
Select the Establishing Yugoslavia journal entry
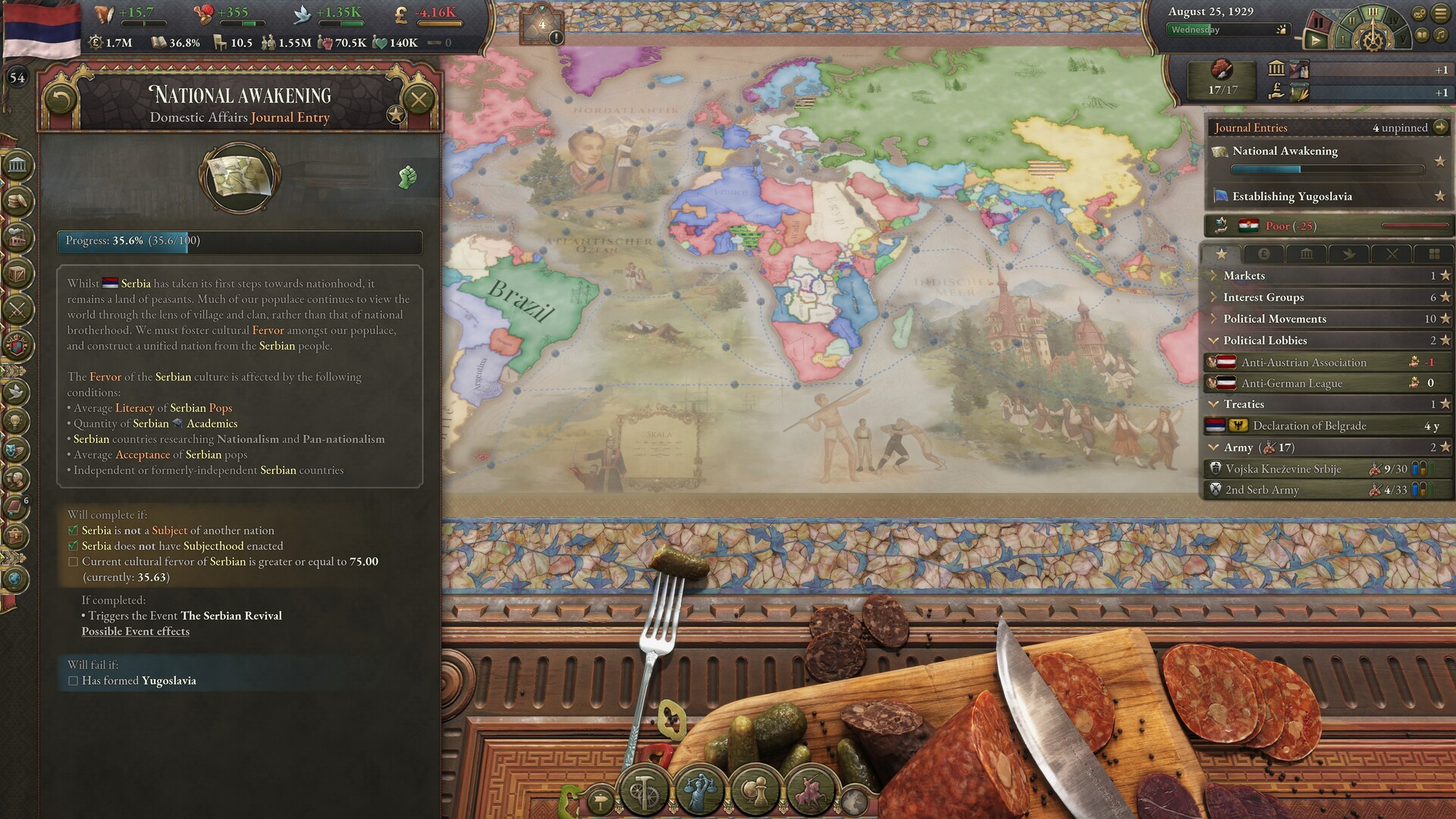(x=1291, y=196)
